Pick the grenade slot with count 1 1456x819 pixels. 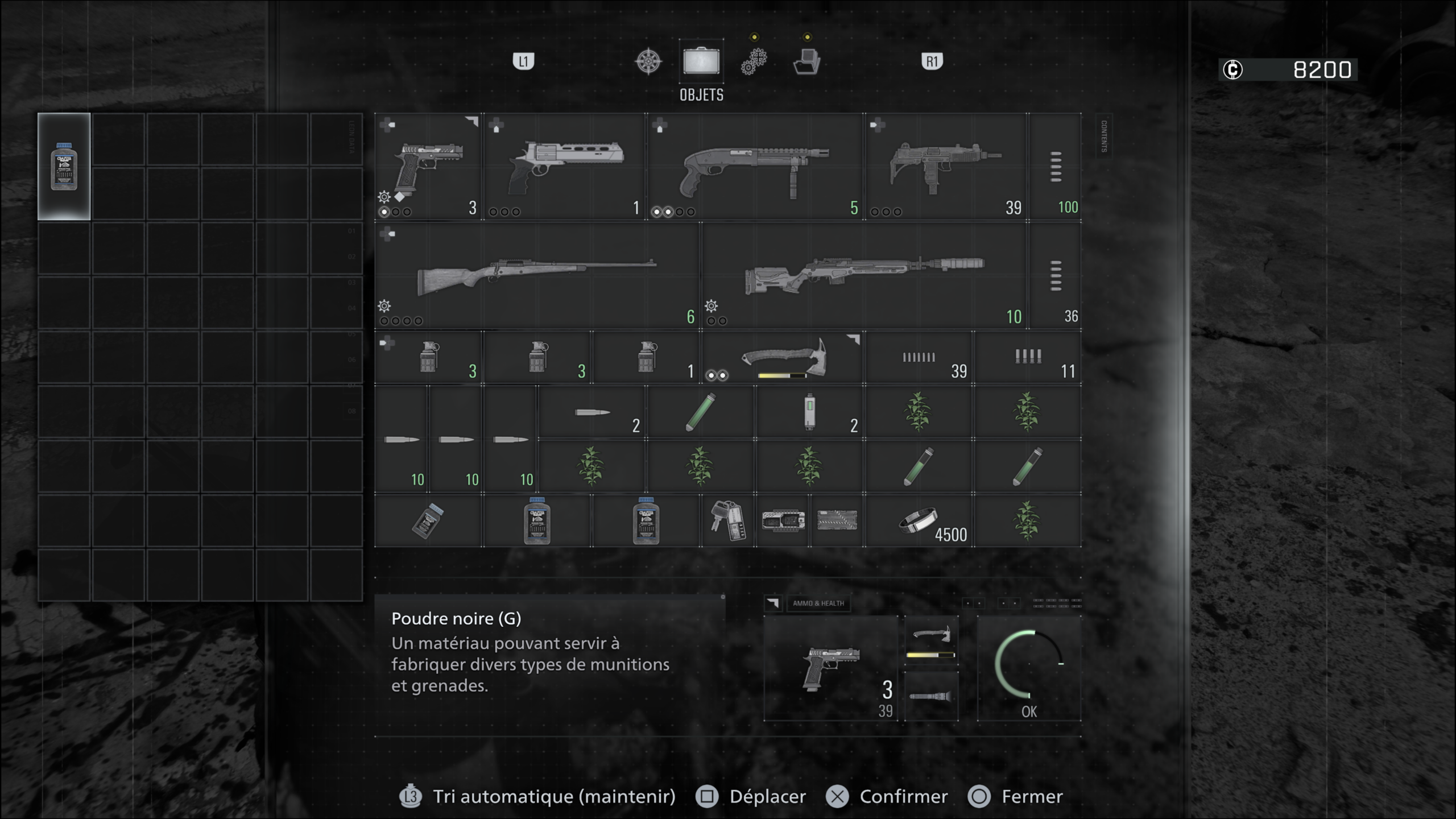click(x=646, y=358)
